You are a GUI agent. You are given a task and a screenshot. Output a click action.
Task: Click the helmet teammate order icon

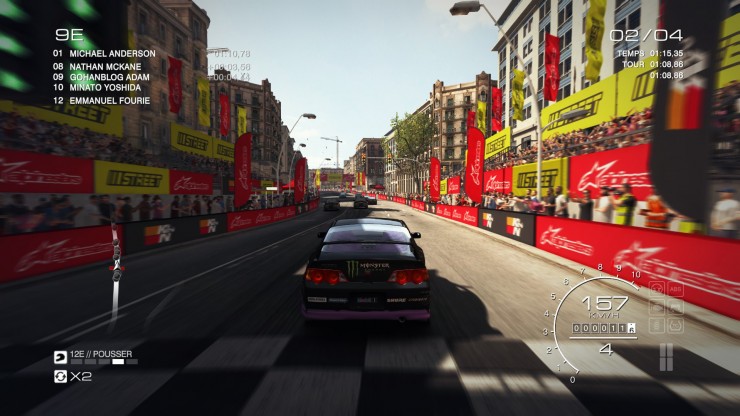(60, 357)
